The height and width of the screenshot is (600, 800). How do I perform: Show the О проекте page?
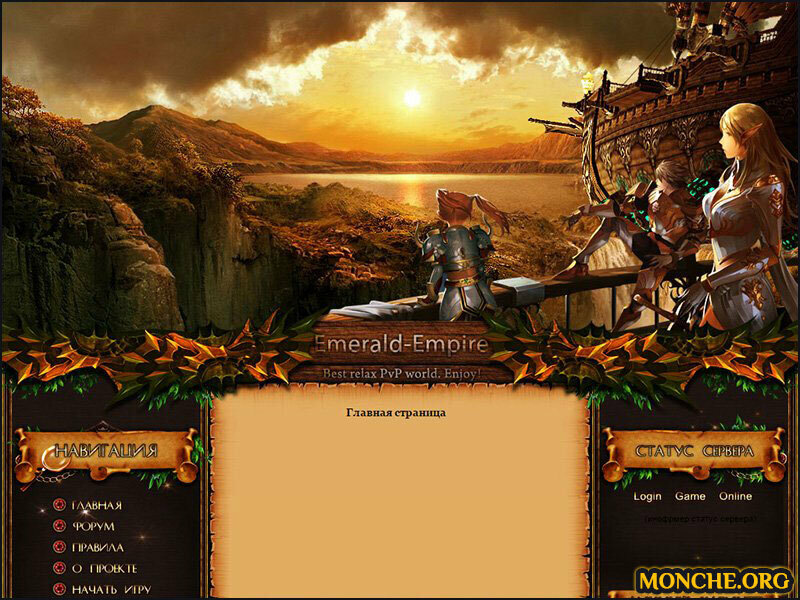104,568
